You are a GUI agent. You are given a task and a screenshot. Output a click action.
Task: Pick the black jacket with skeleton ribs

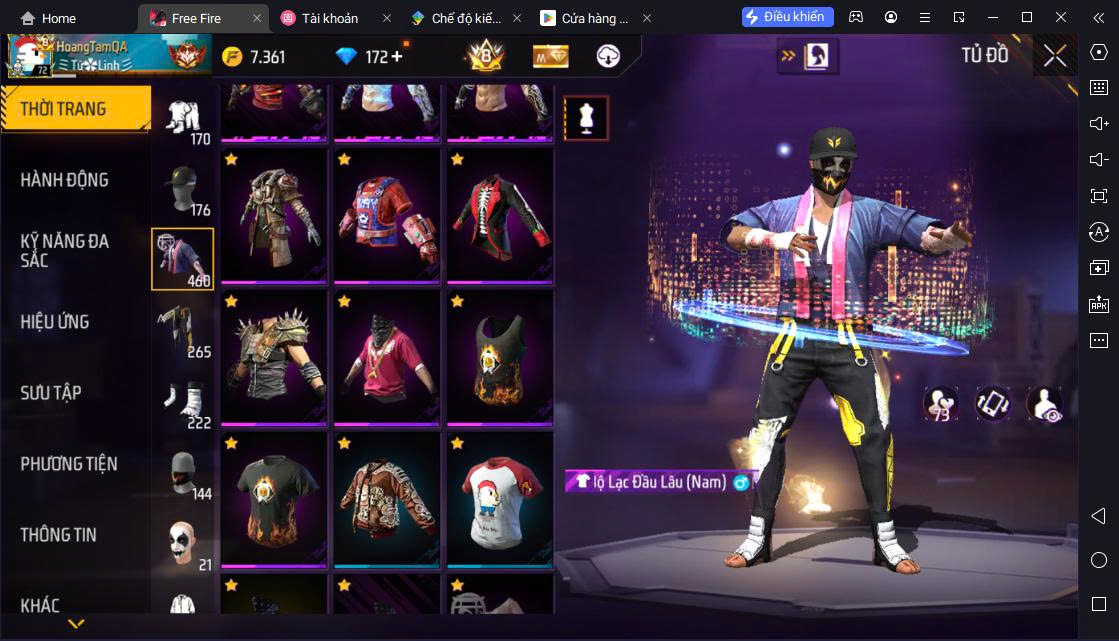(500, 214)
